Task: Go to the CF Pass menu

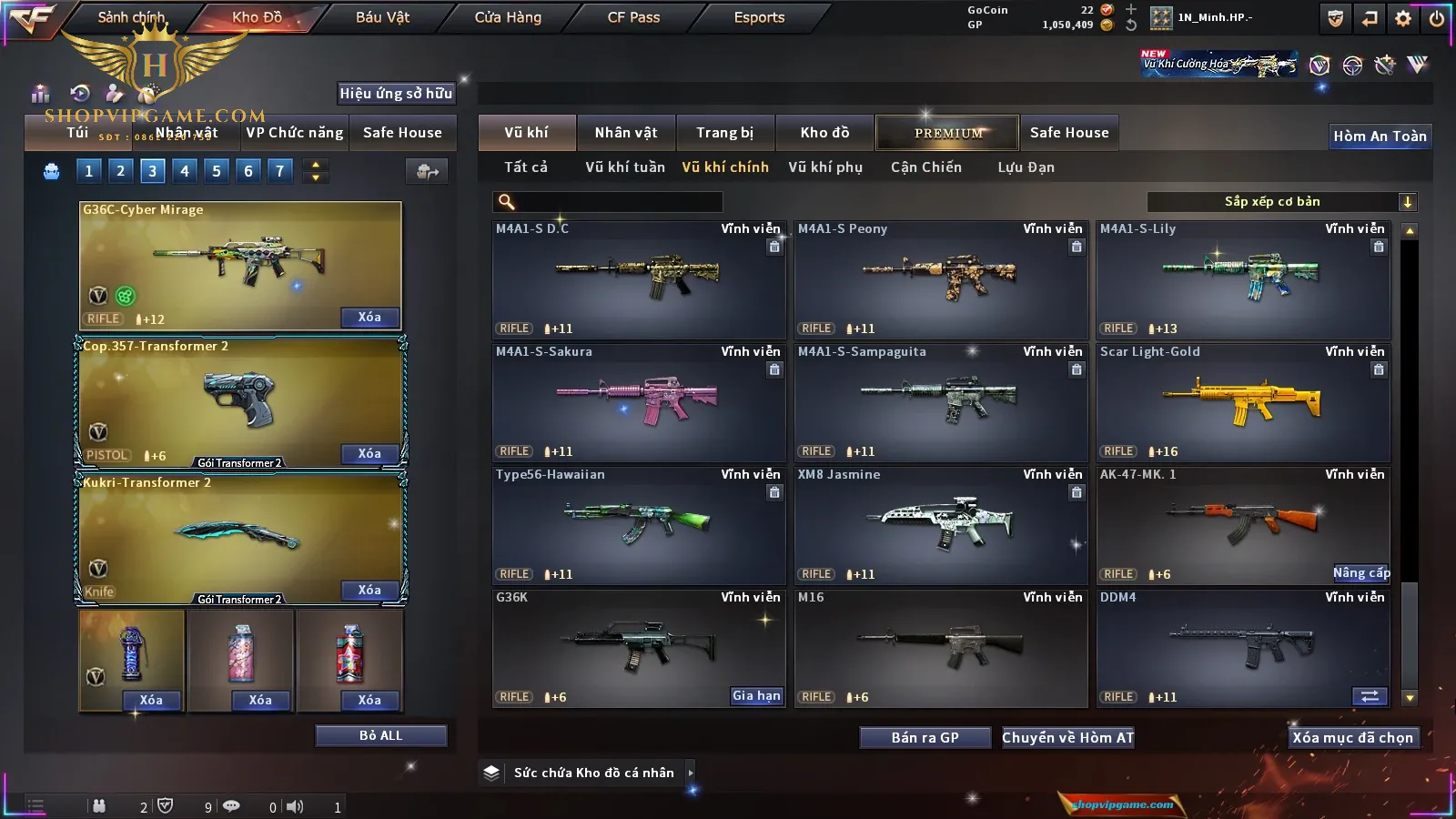Action: click(x=633, y=17)
